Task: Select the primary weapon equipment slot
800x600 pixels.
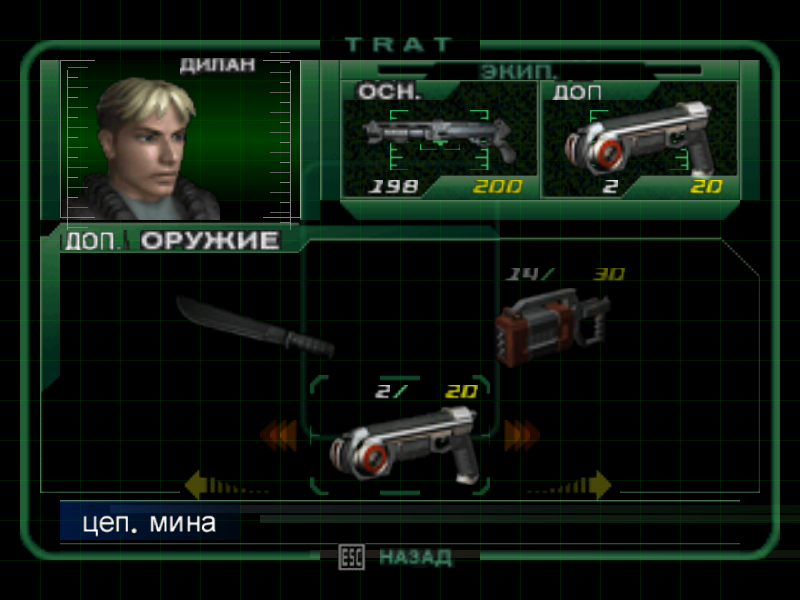Action: (440, 140)
